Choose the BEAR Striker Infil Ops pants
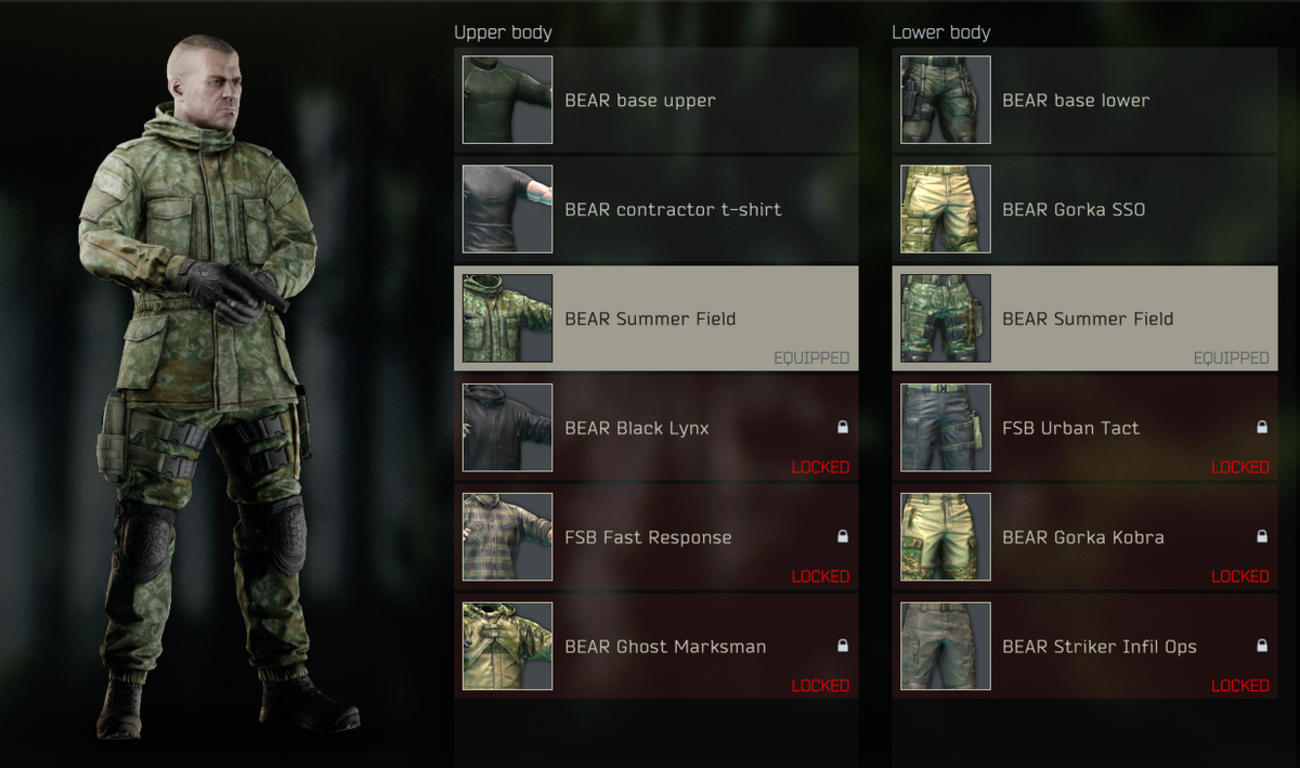 pyautogui.click(x=1084, y=646)
